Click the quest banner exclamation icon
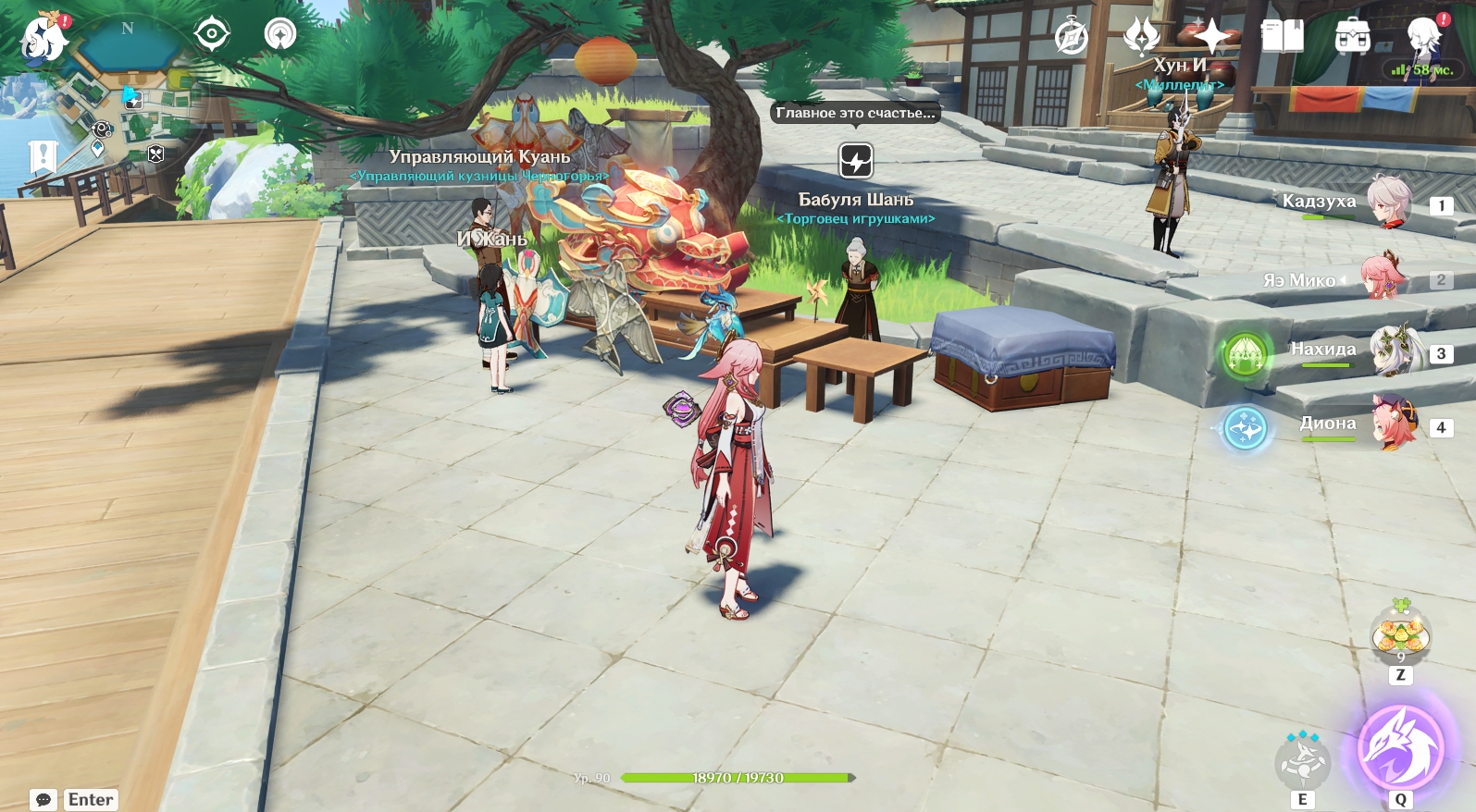 (x=43, y=157)
